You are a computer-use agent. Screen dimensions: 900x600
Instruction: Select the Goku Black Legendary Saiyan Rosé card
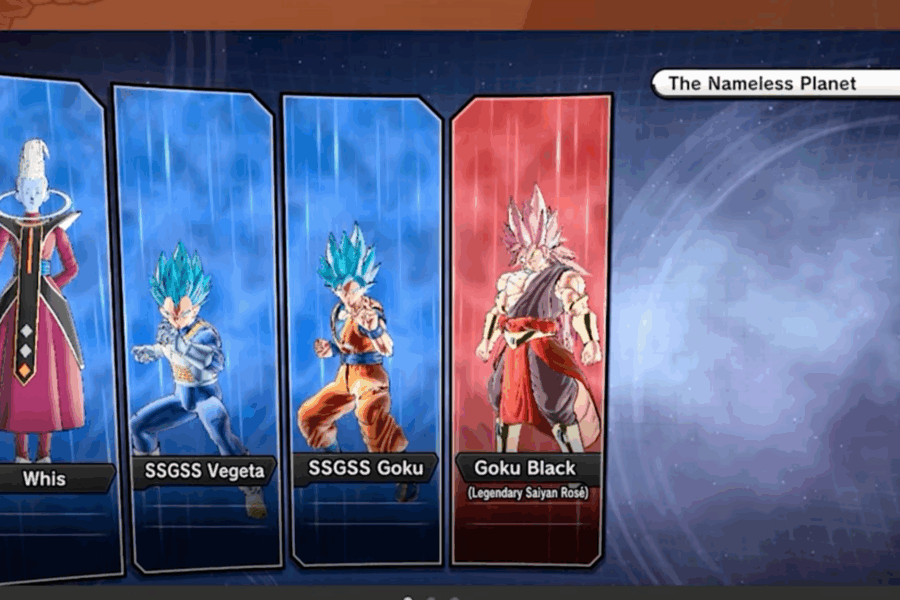point(531,330)
